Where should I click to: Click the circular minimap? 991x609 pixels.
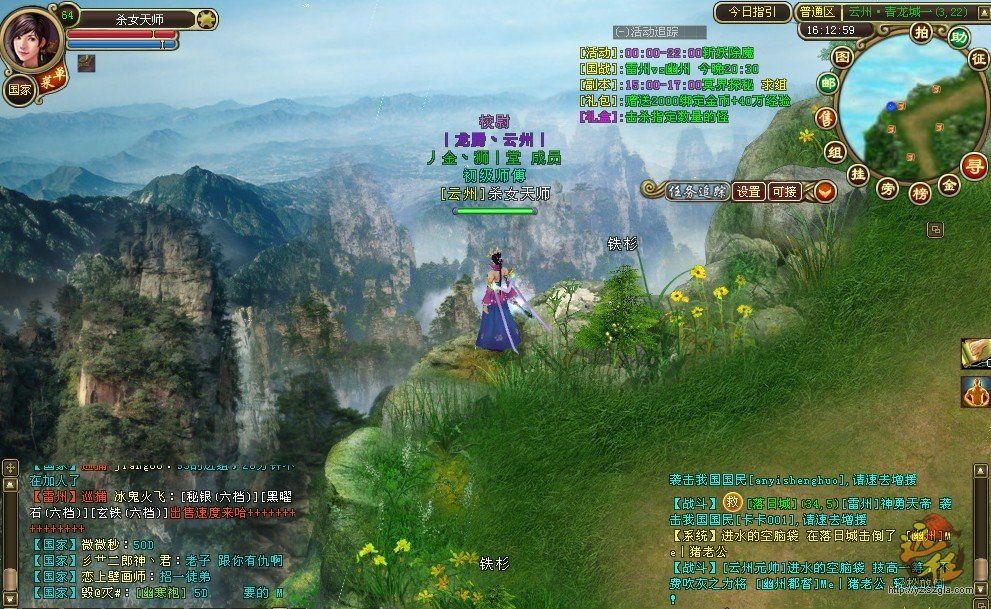coord(900,110)
